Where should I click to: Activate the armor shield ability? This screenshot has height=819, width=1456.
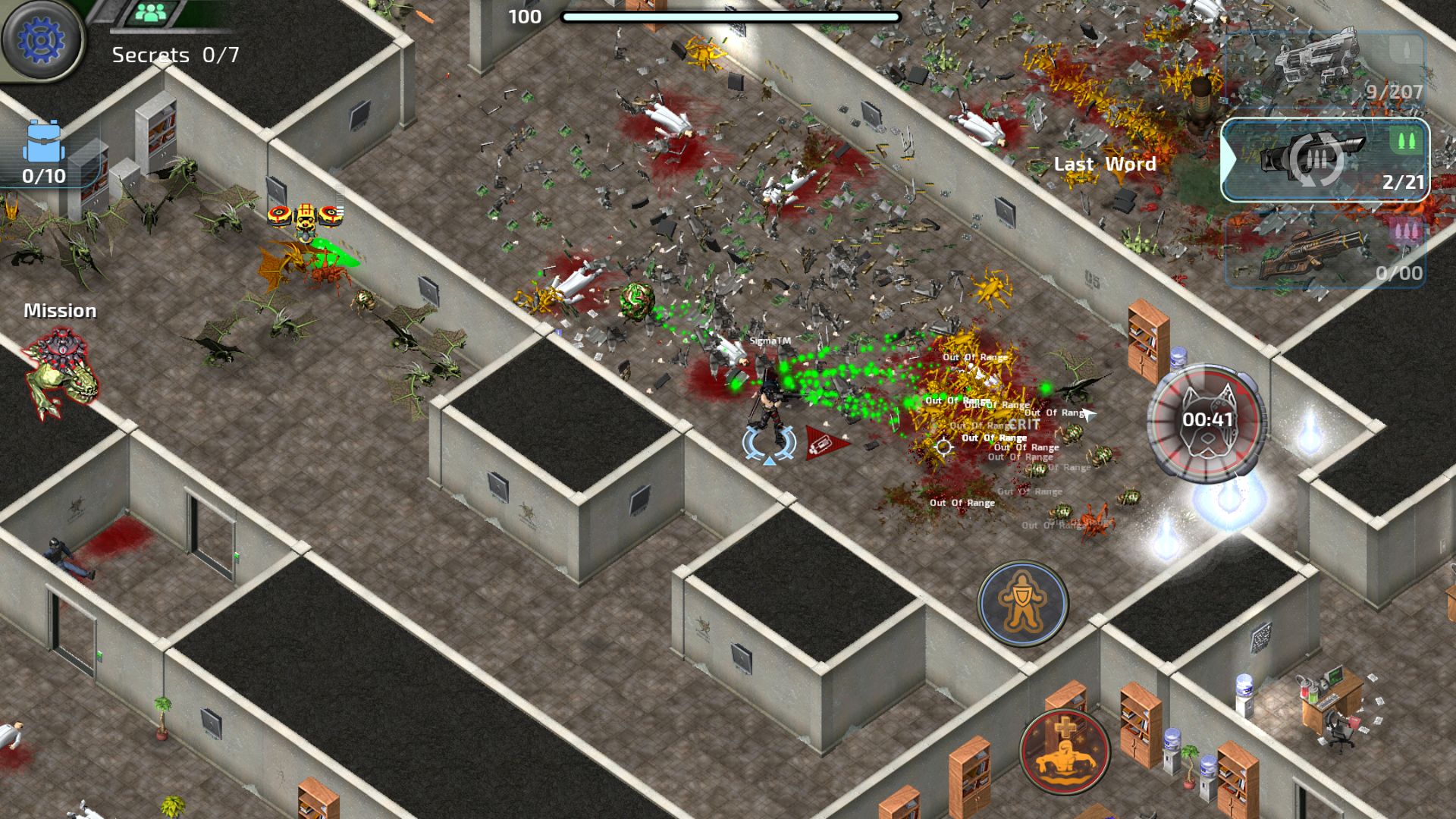pyautogui.click(x=1022, y=603)
